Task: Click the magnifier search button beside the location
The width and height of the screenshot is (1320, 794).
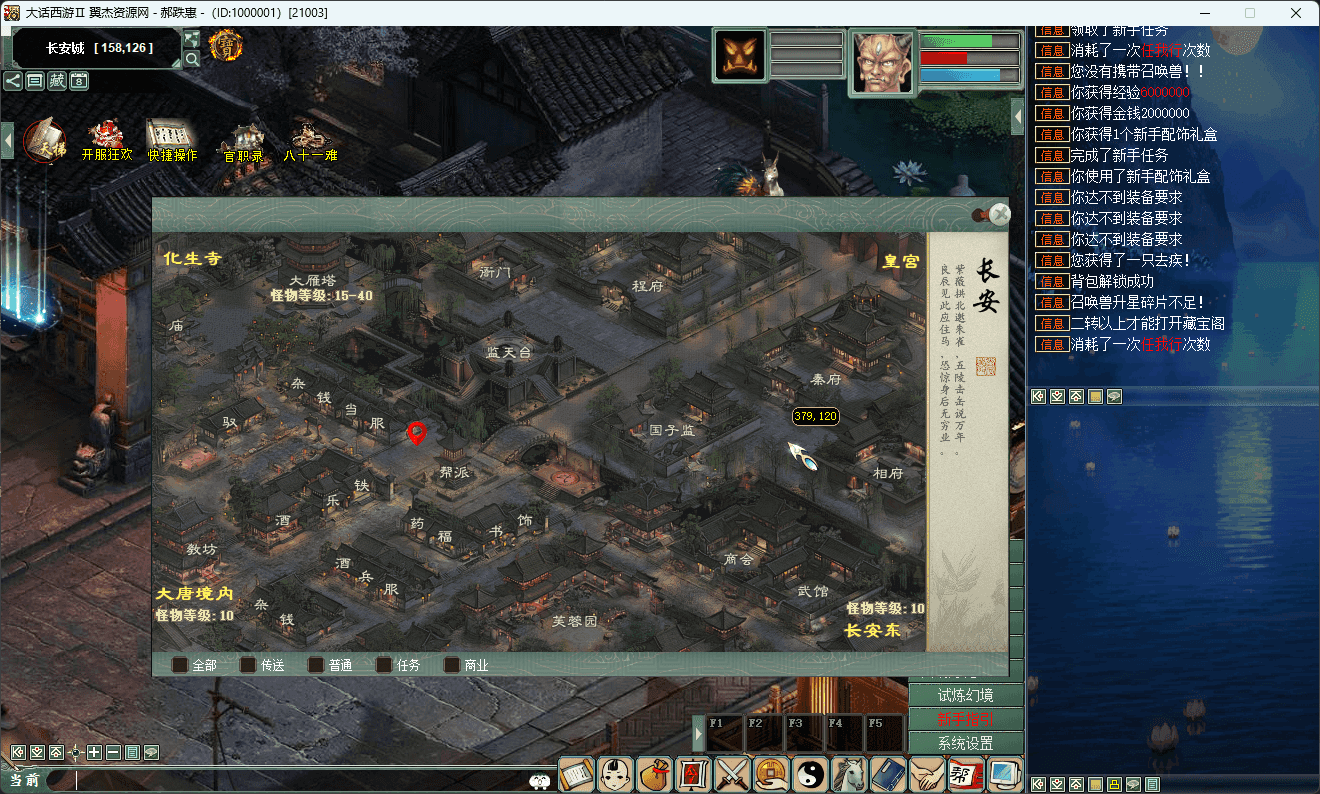Action: (x=192, y=59)
